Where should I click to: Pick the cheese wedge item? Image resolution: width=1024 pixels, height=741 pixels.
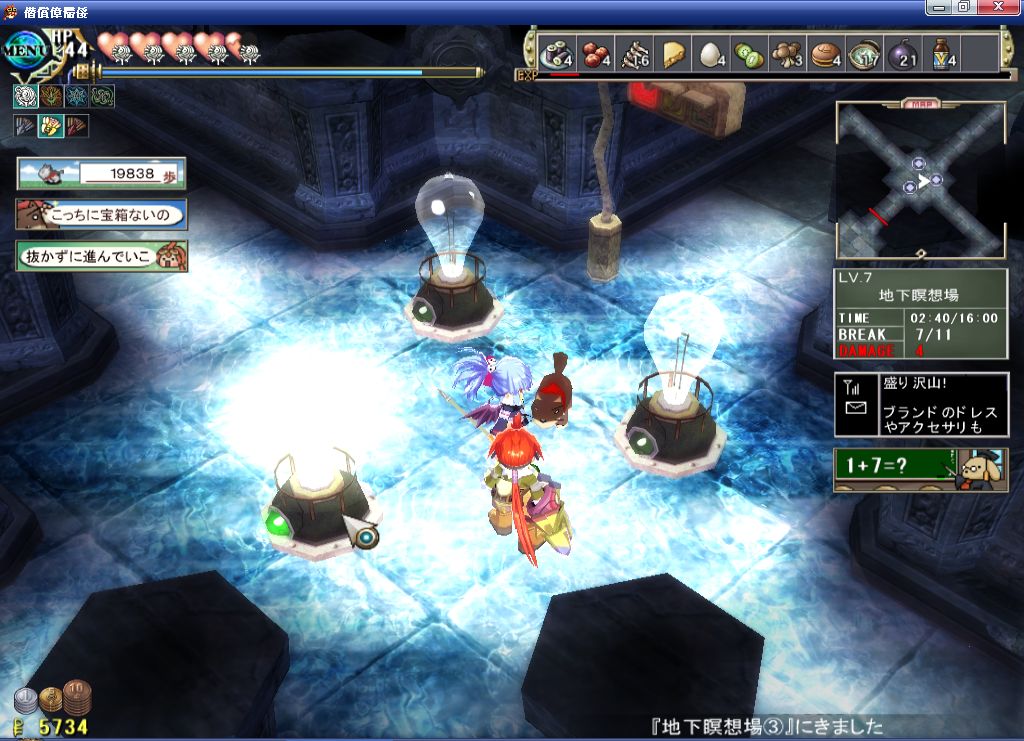[x=673, y=54]
